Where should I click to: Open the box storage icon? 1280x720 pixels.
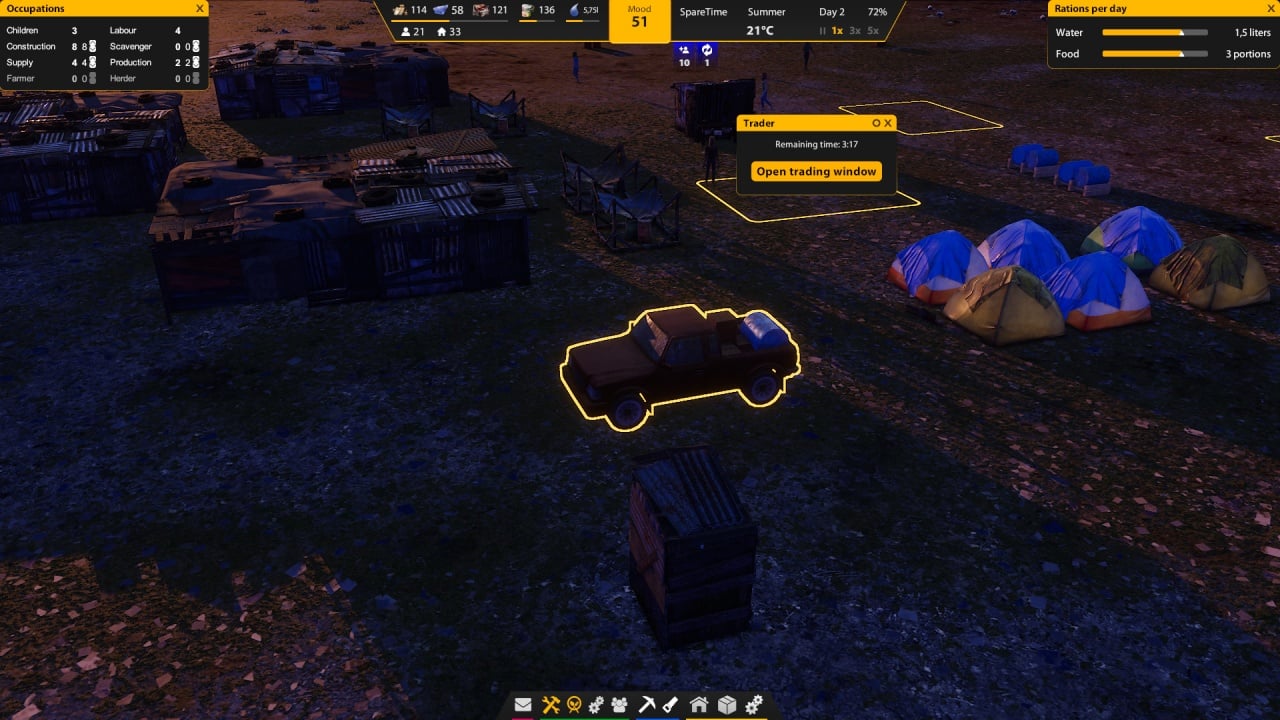(x=727, y=705)
